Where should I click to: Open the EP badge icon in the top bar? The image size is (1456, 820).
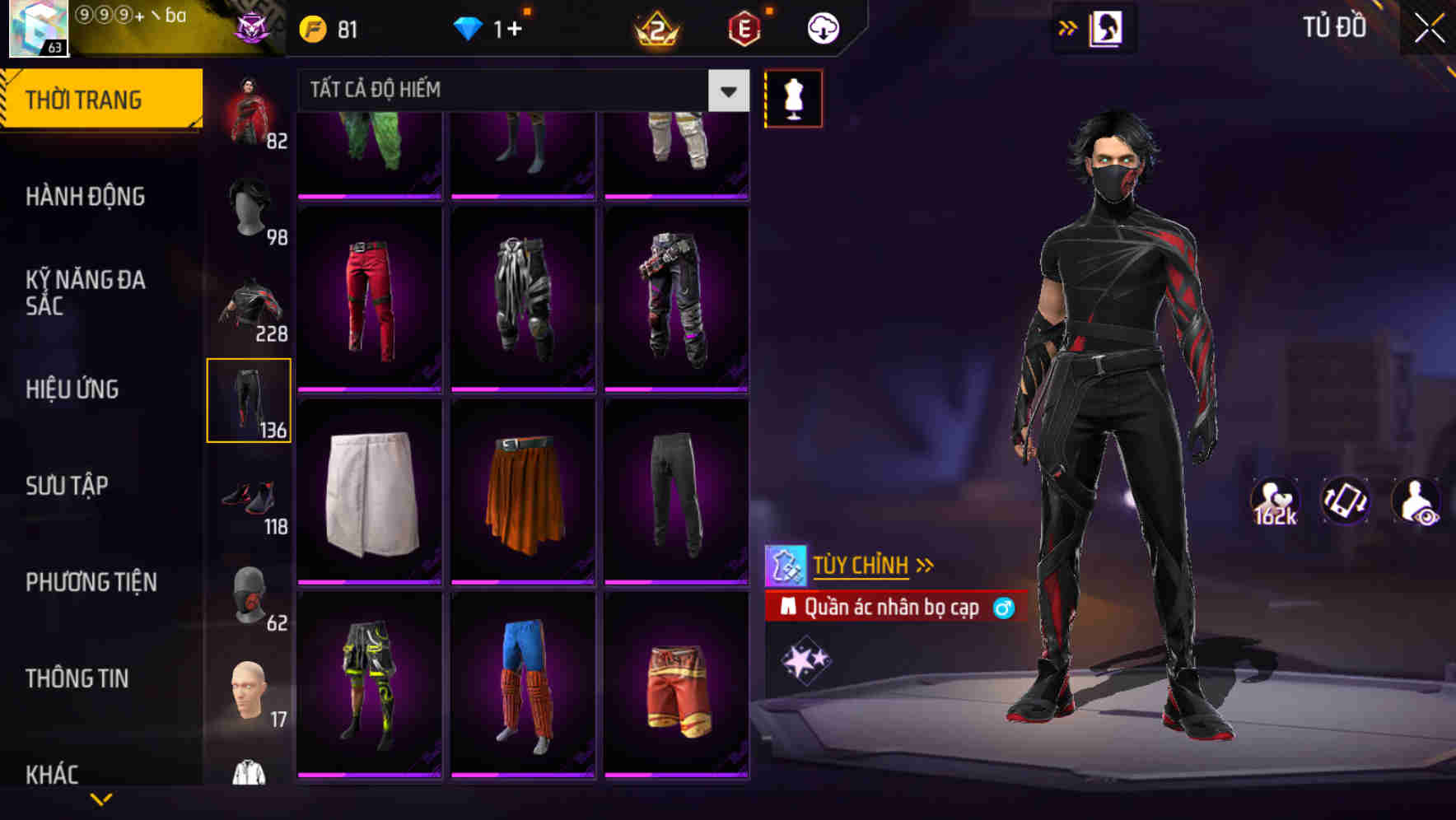(x=742, y=27)
